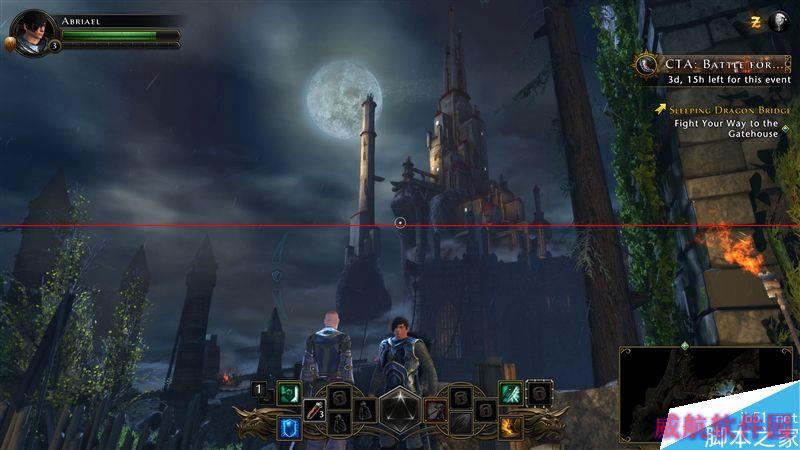Activate the green shield ability
The width and height of the screenshot is (800, 450).
point(289,393)
